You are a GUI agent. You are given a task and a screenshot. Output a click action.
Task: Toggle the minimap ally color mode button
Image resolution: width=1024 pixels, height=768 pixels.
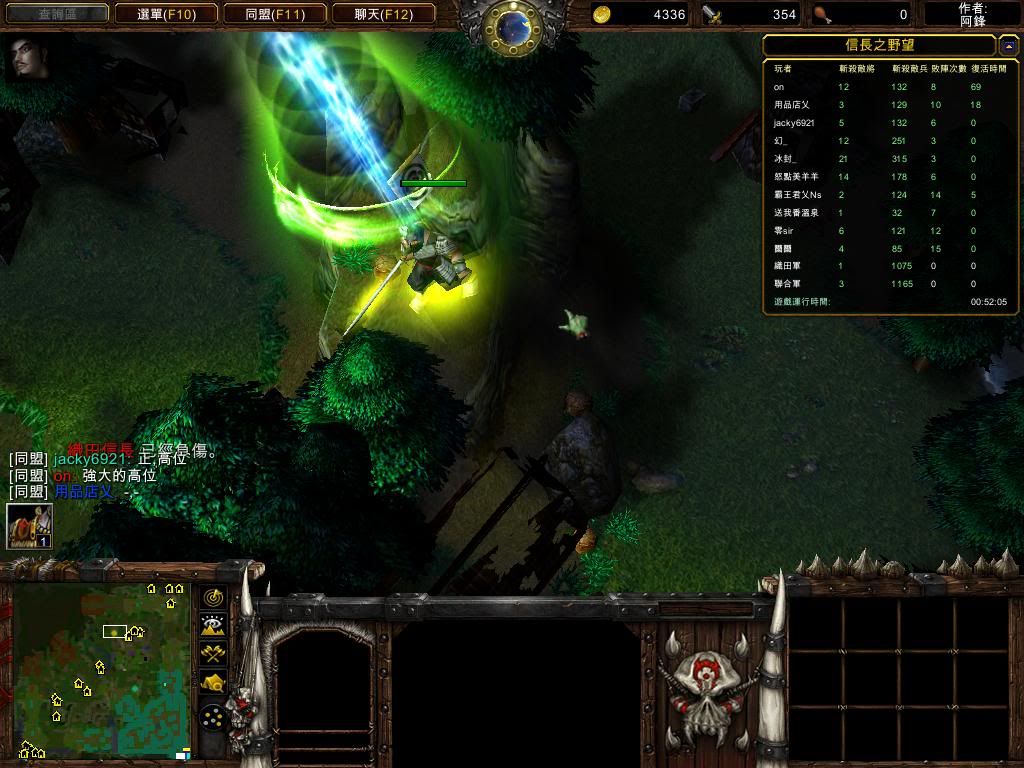pyautogui.click(x=213, y=654)
